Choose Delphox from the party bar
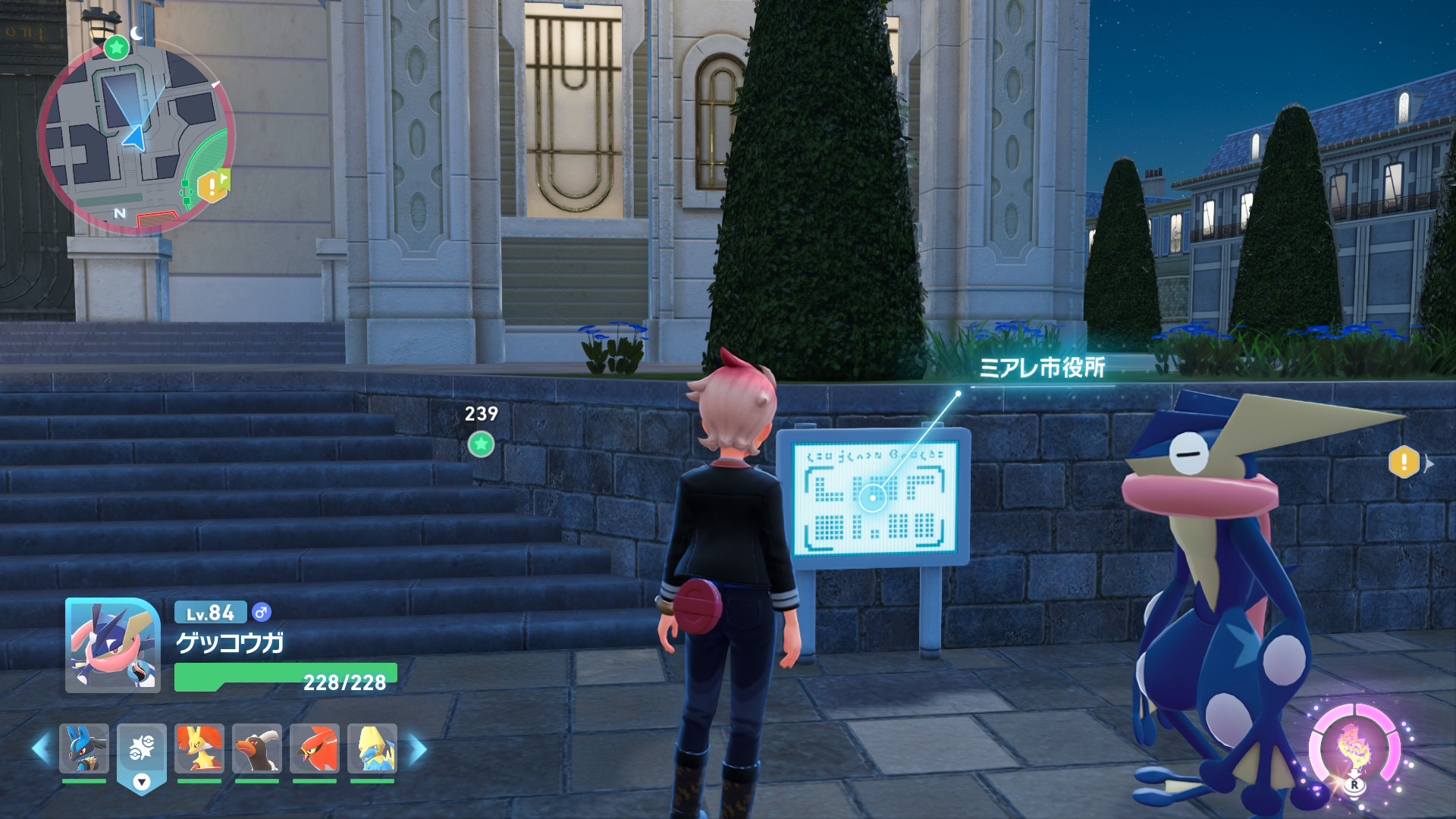 click(x=199, y=748)
